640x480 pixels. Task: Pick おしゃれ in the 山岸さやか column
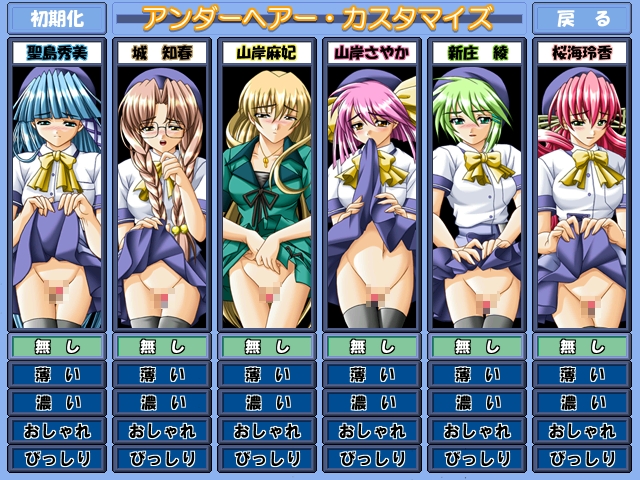[371, 431]
